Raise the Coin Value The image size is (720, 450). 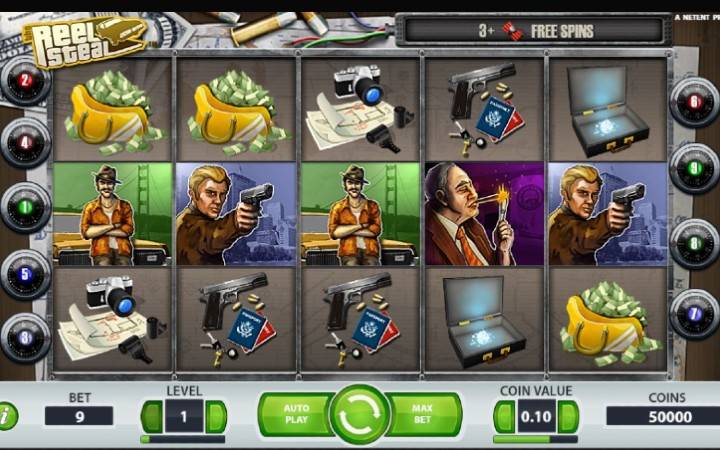567,416
